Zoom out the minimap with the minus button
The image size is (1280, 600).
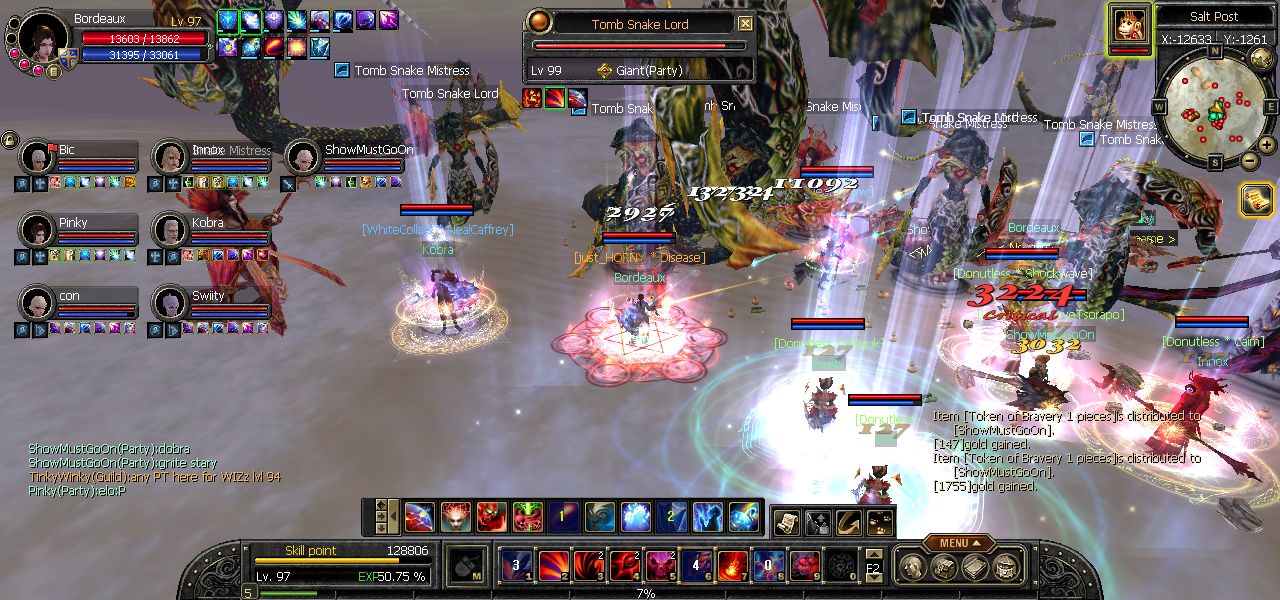click(x=1249, y=160)
